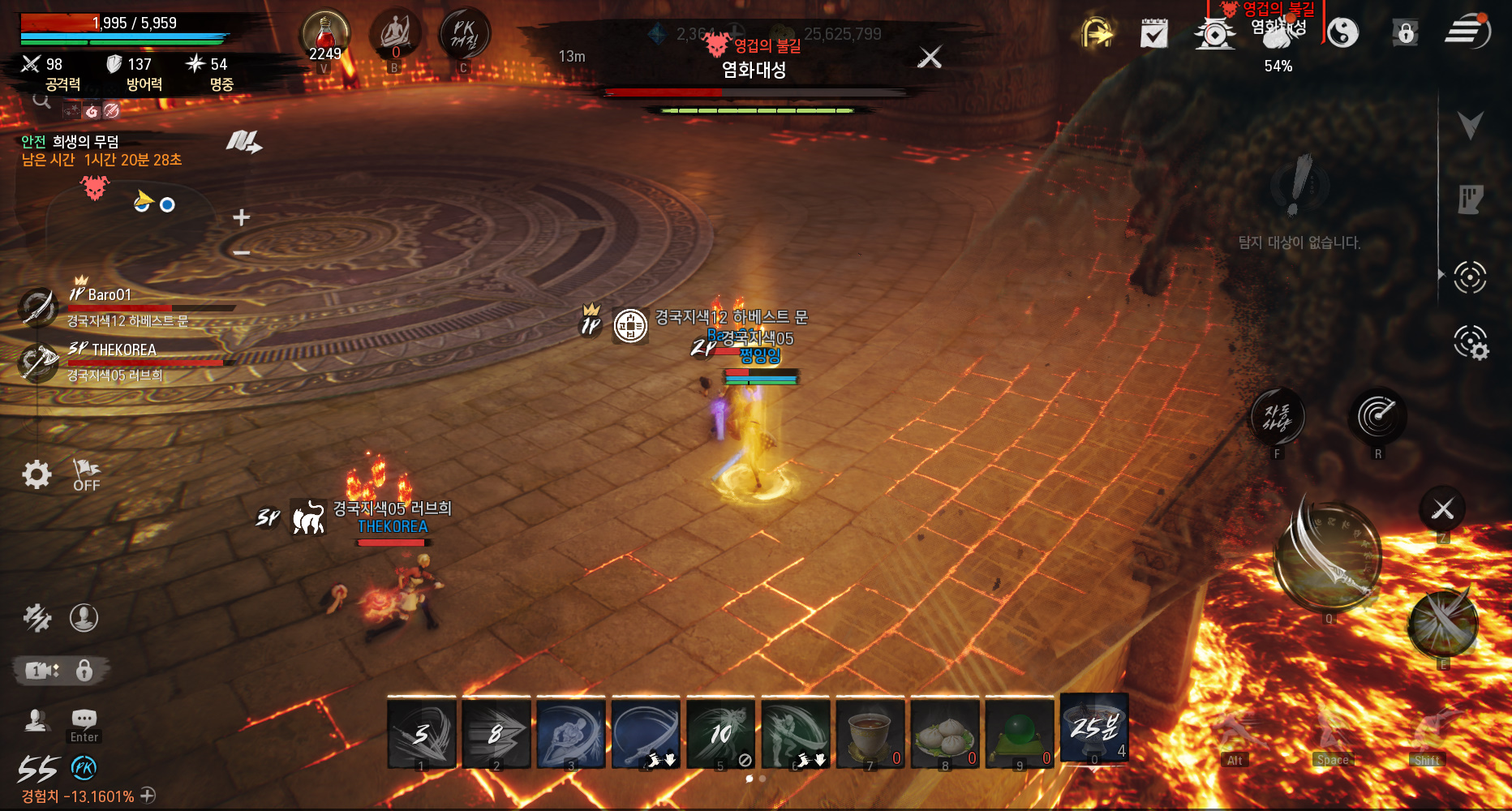Image resolution: width=1512 pixels, height=811 pixels.
Task: Open the yin-yang symbol menu
Action: 1343,33
